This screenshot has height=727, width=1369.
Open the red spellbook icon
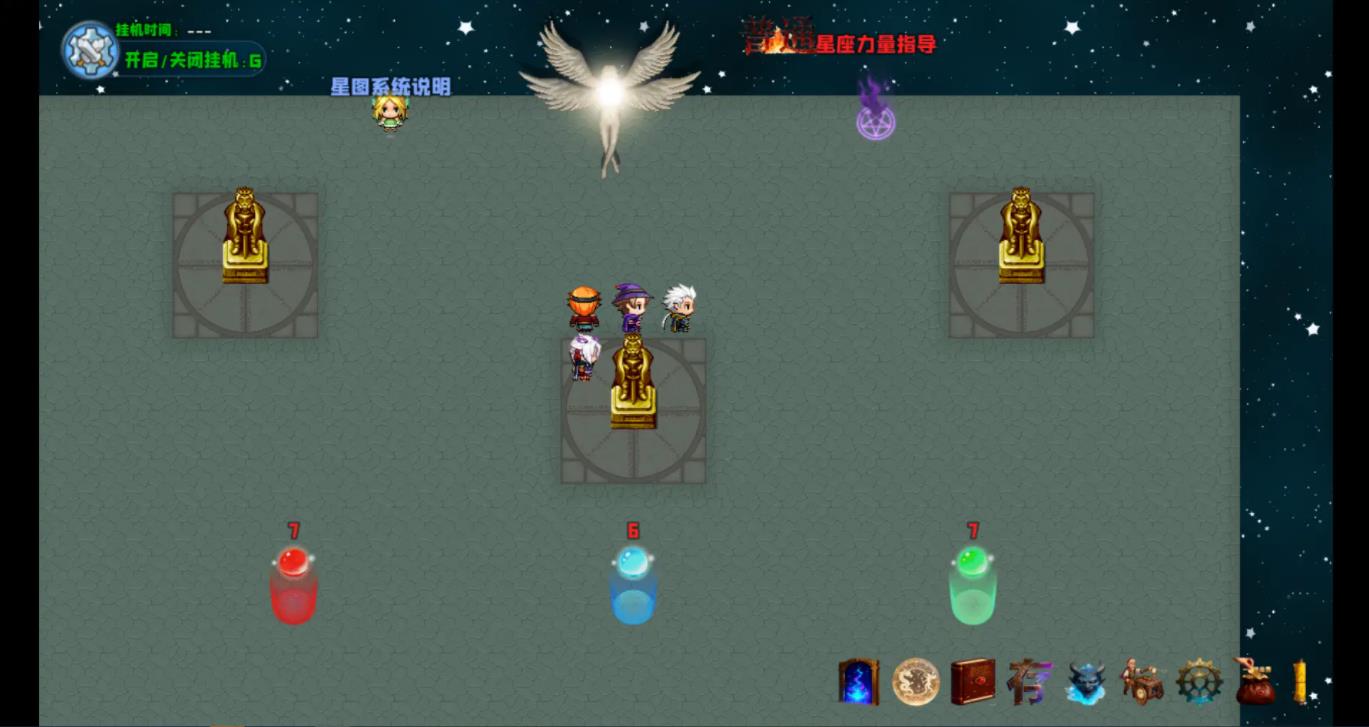pyautogui.click(x=971, y=682)
